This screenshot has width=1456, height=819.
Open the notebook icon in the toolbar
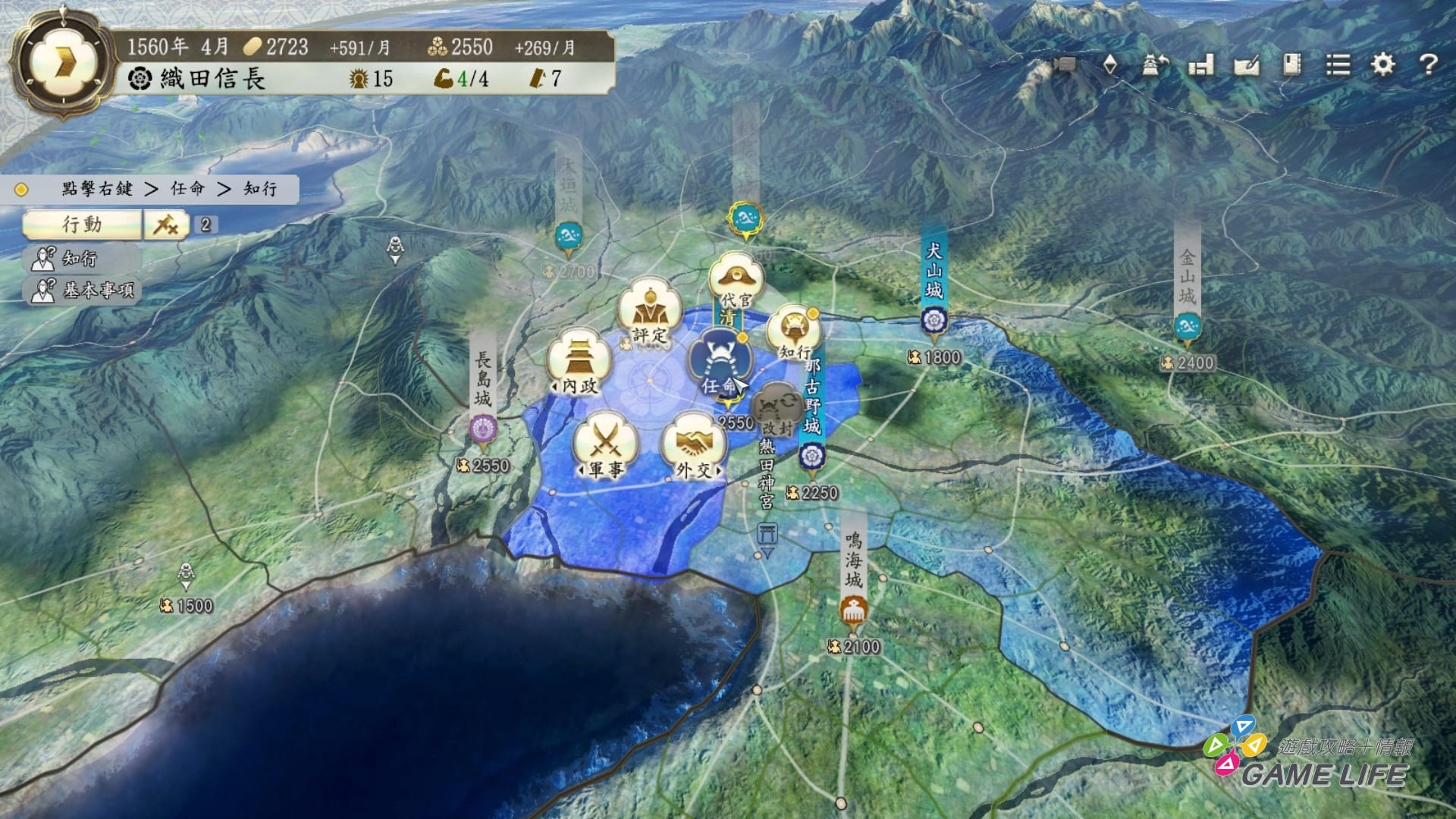coord(1292,64)
